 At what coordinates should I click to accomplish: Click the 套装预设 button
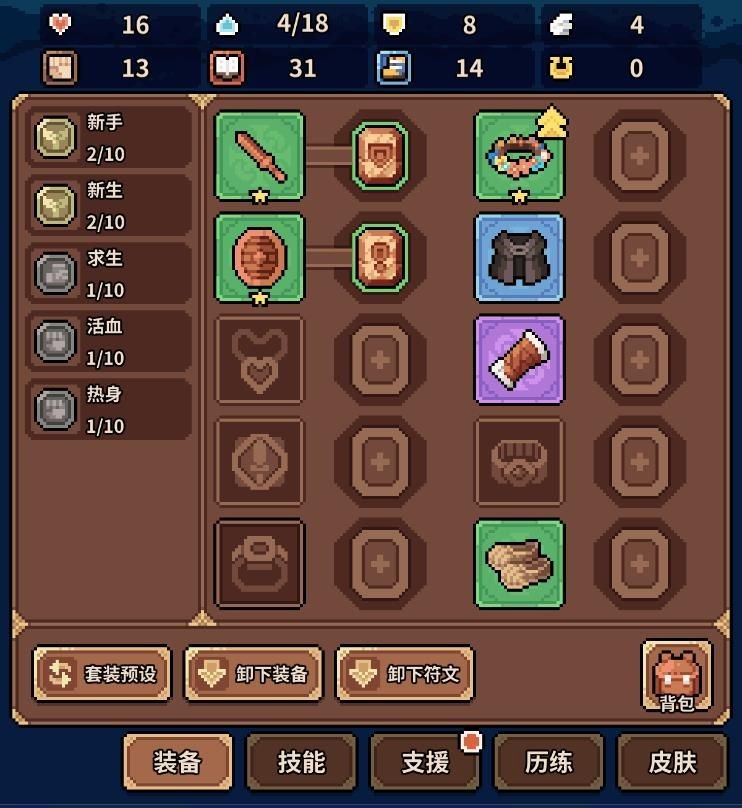(102, 674)
